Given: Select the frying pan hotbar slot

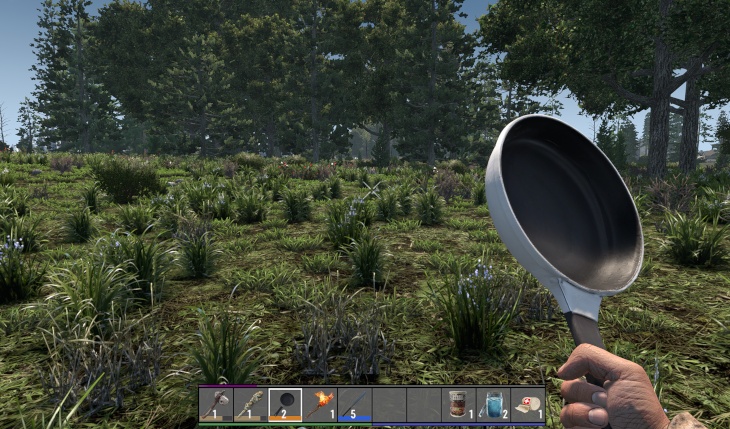Looking at the screenshot, I should pos(285,404).
